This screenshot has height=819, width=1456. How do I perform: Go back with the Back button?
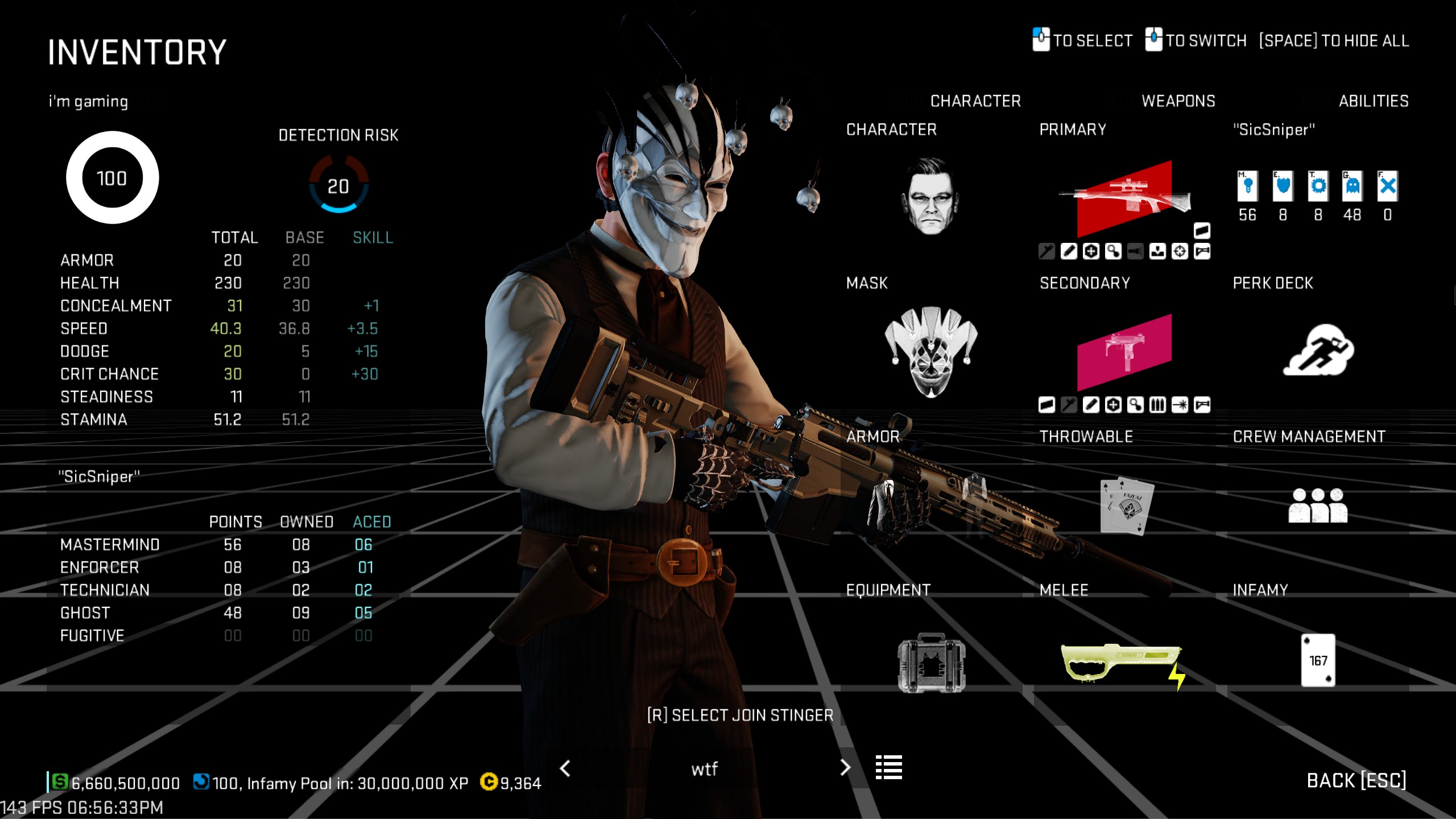[1356, 781]
